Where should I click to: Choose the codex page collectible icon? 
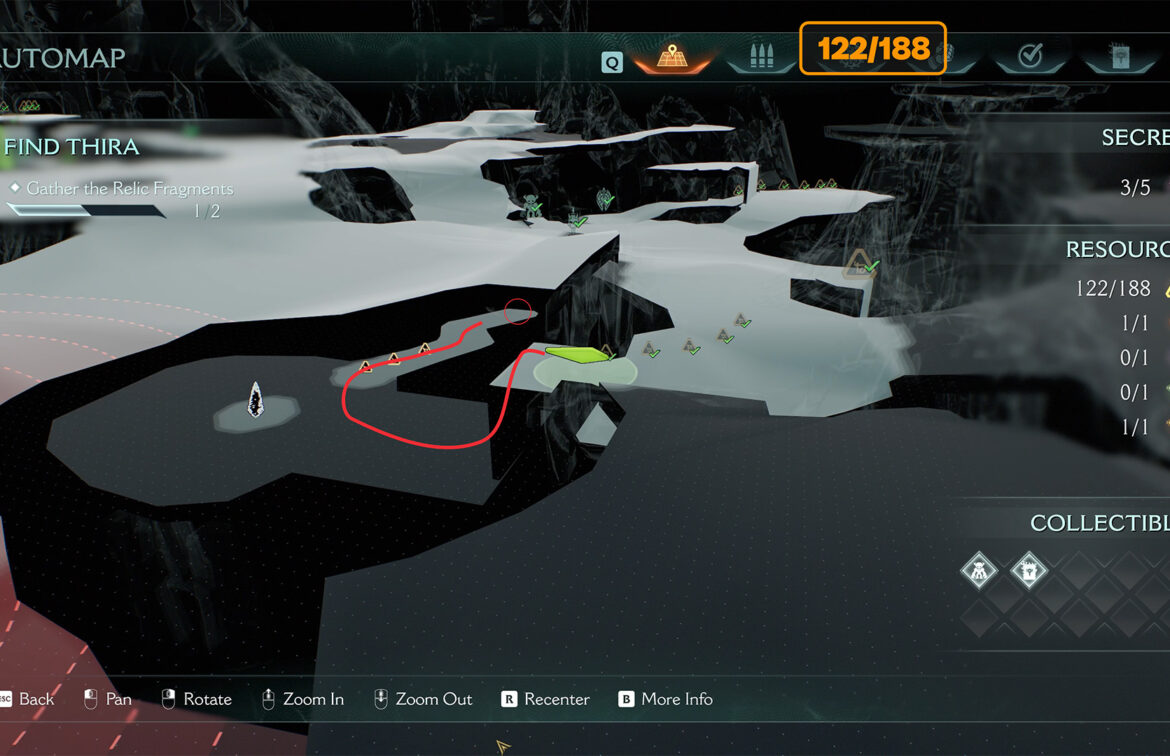tap(1029, 572)
